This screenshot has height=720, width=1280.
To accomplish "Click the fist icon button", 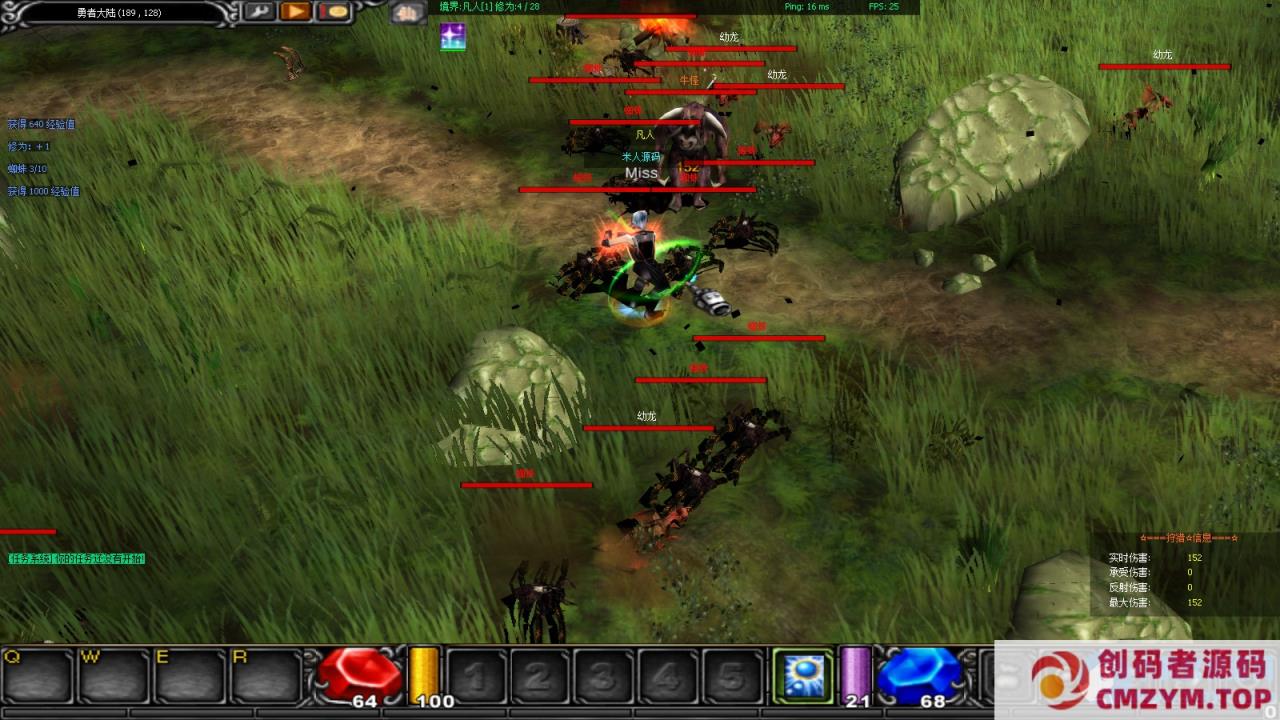I will [x=408, y=13].
